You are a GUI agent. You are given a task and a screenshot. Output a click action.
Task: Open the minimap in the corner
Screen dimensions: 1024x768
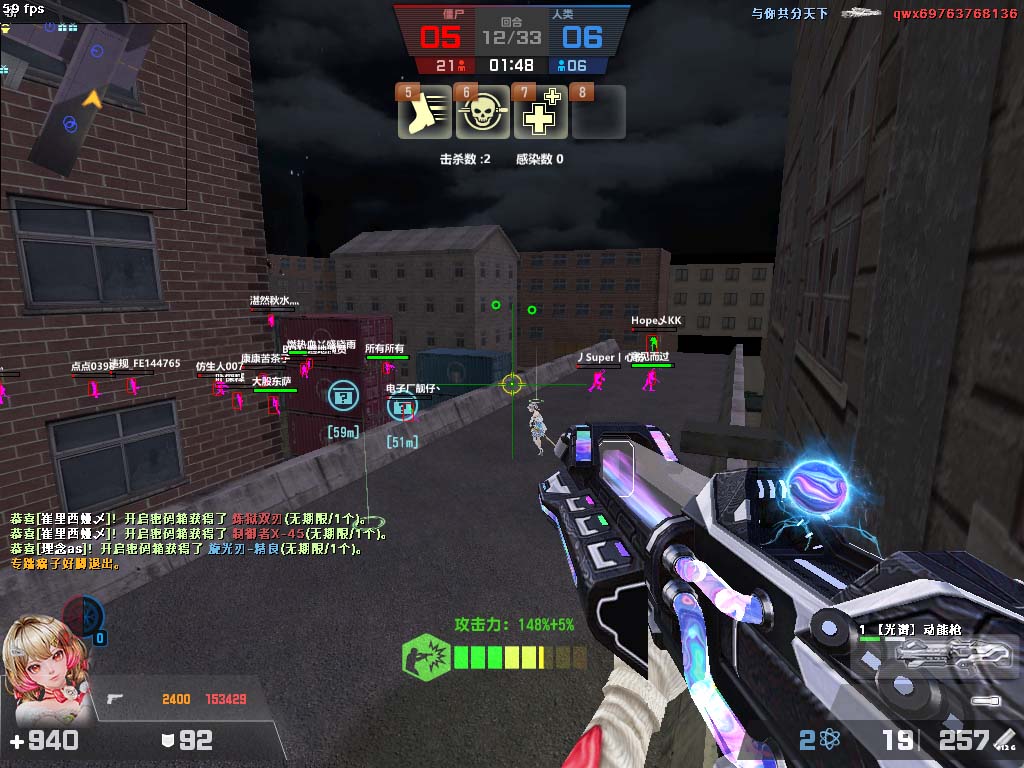(x=94, y=115)
